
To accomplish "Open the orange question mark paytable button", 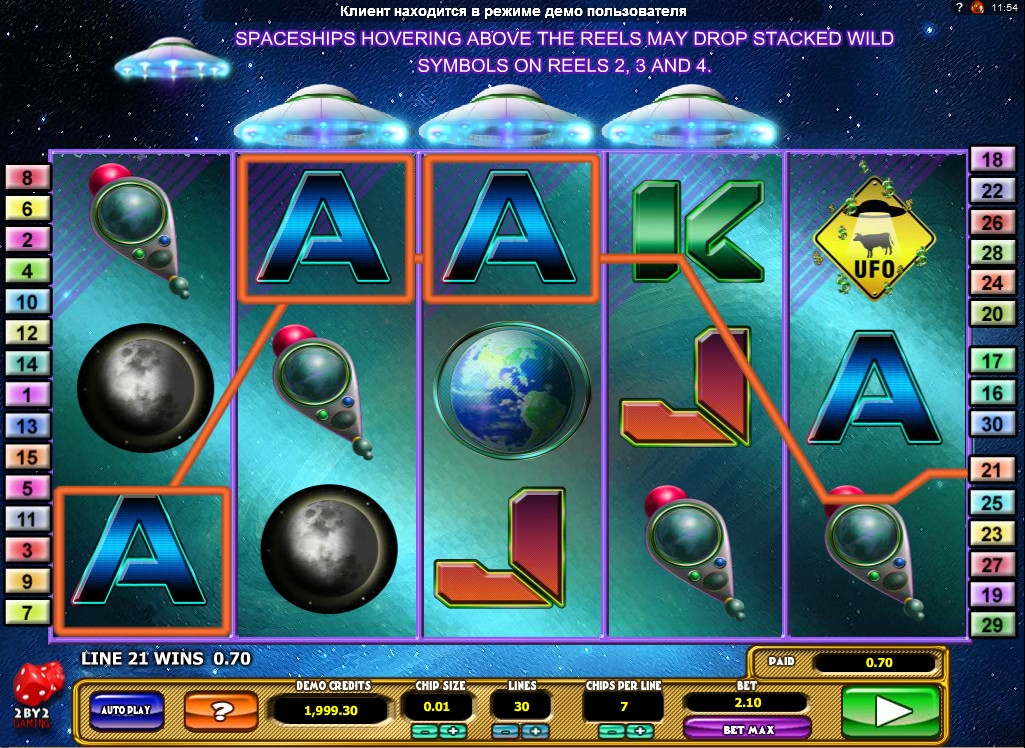I will point(222,711).
